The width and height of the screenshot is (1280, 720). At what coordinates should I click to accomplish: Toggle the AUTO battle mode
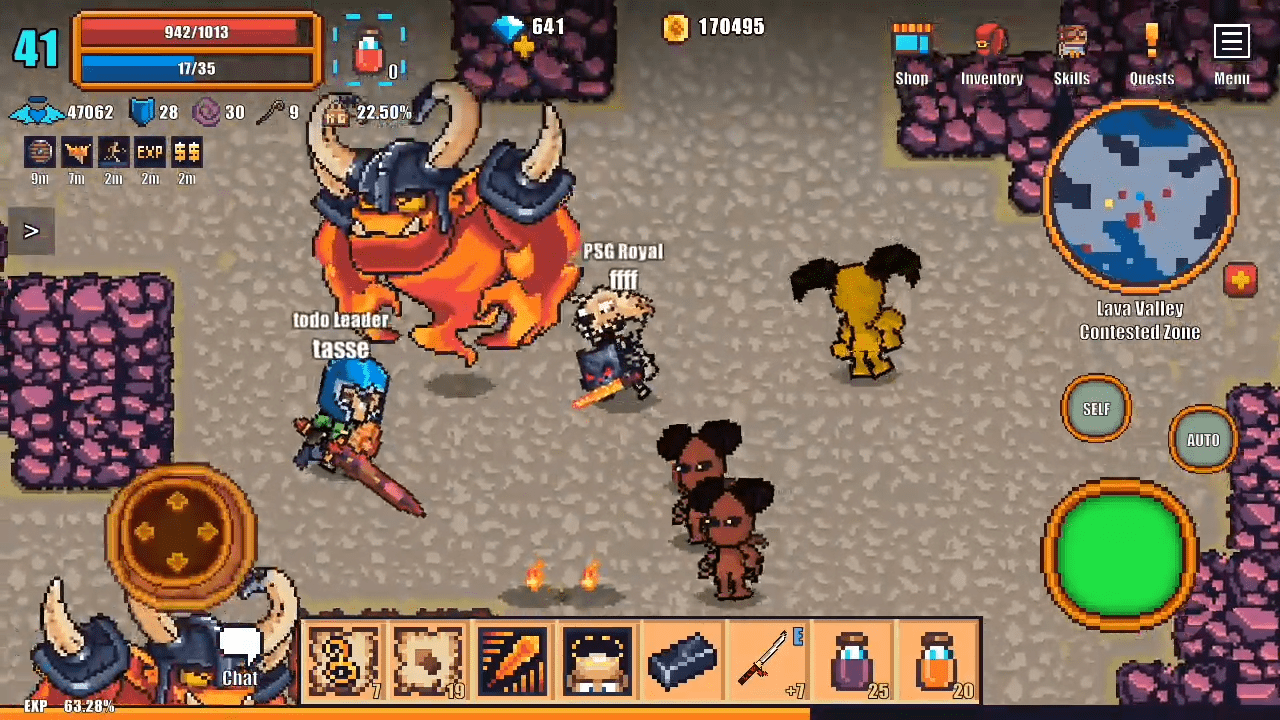click(1203, 440)
